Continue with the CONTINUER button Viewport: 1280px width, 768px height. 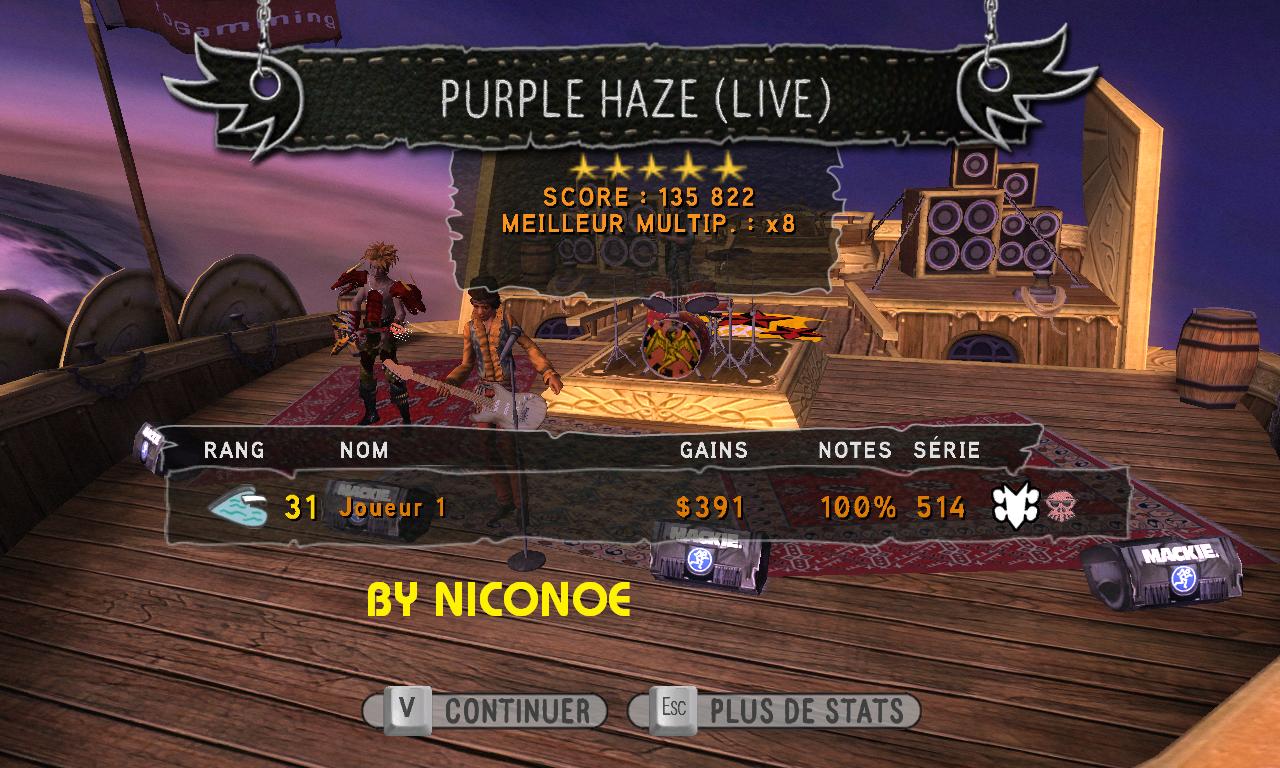point(486,711)
